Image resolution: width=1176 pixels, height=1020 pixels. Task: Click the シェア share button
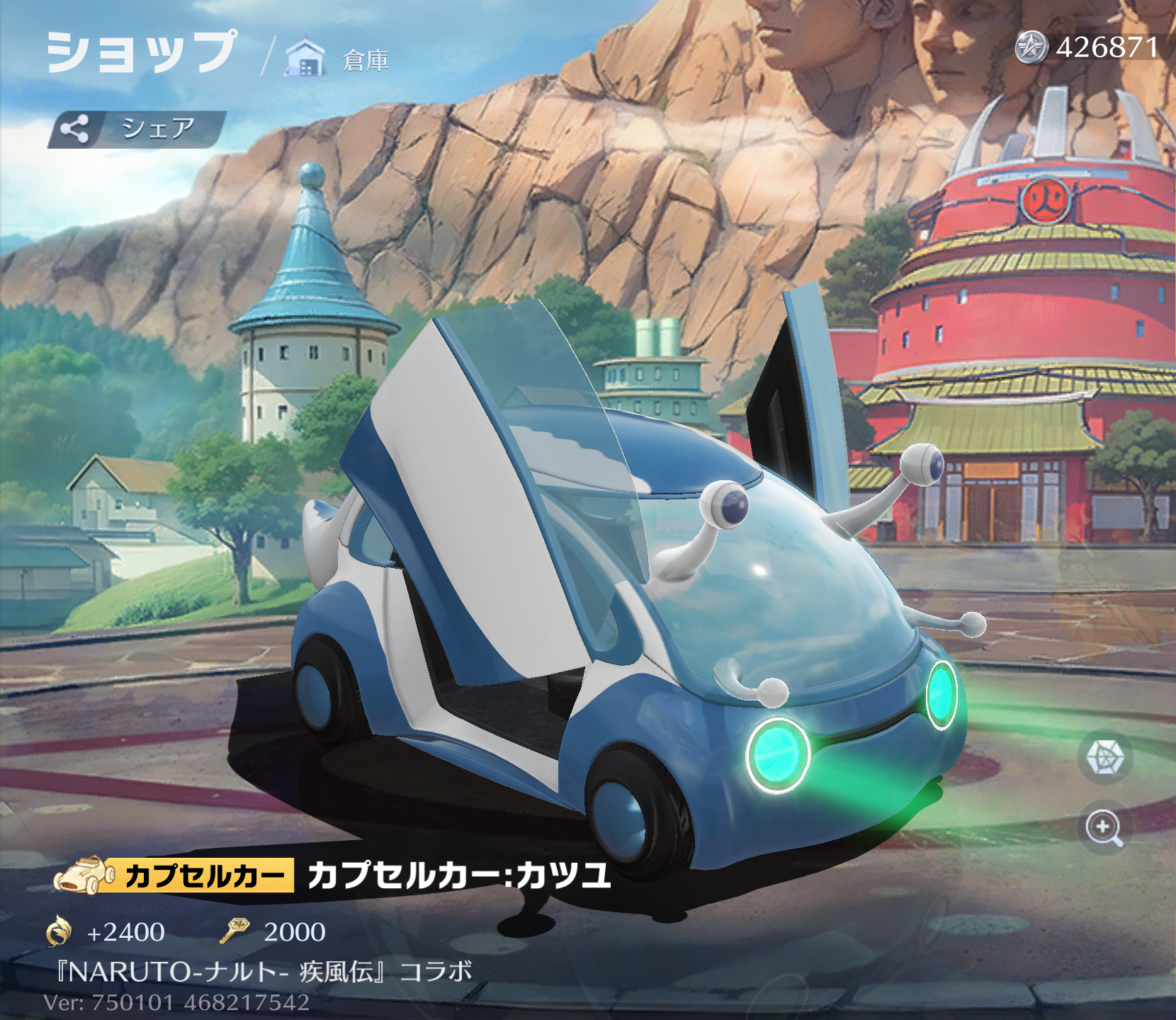[137, 129]
